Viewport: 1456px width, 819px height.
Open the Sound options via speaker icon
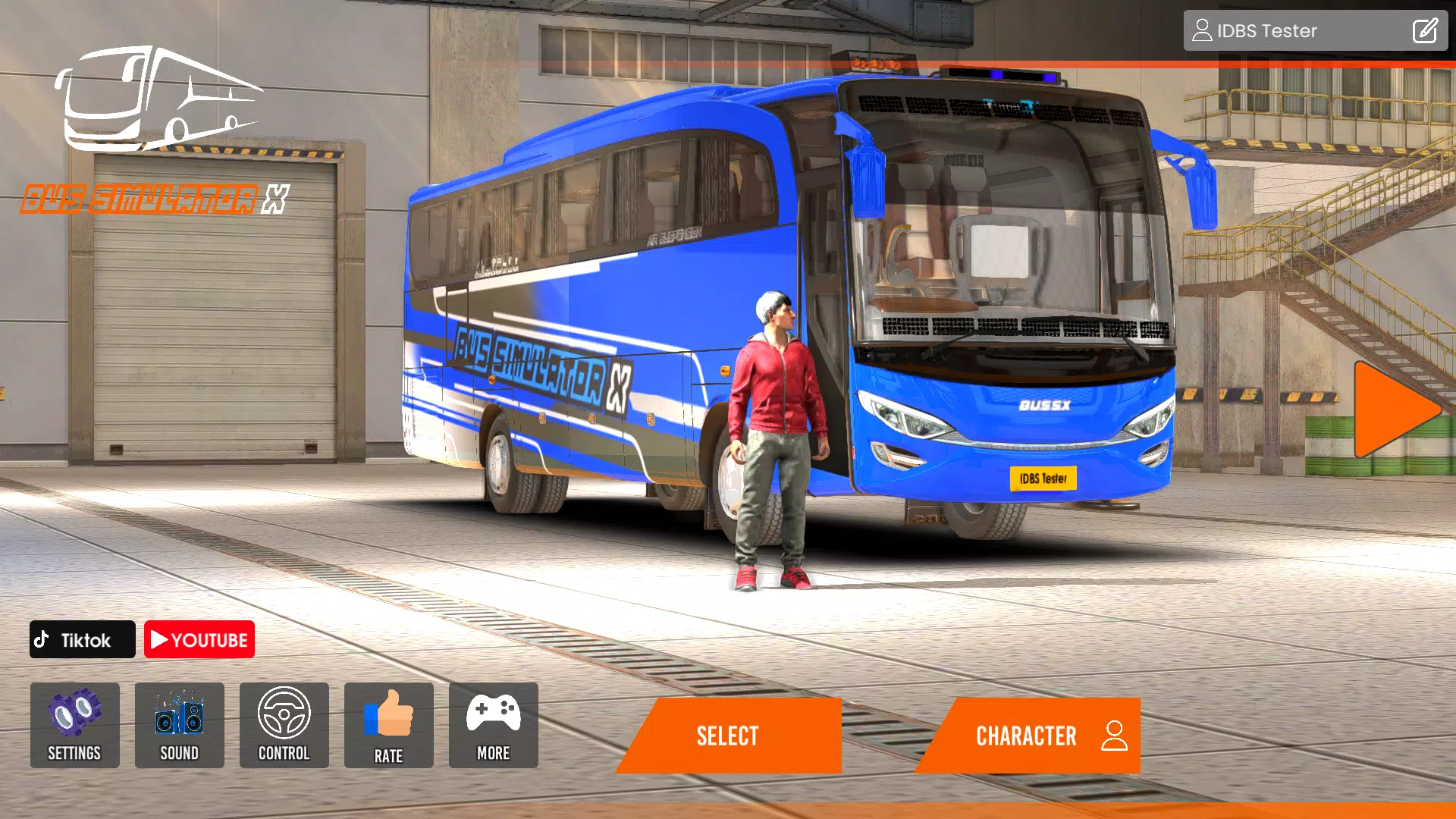coord(179,726)
